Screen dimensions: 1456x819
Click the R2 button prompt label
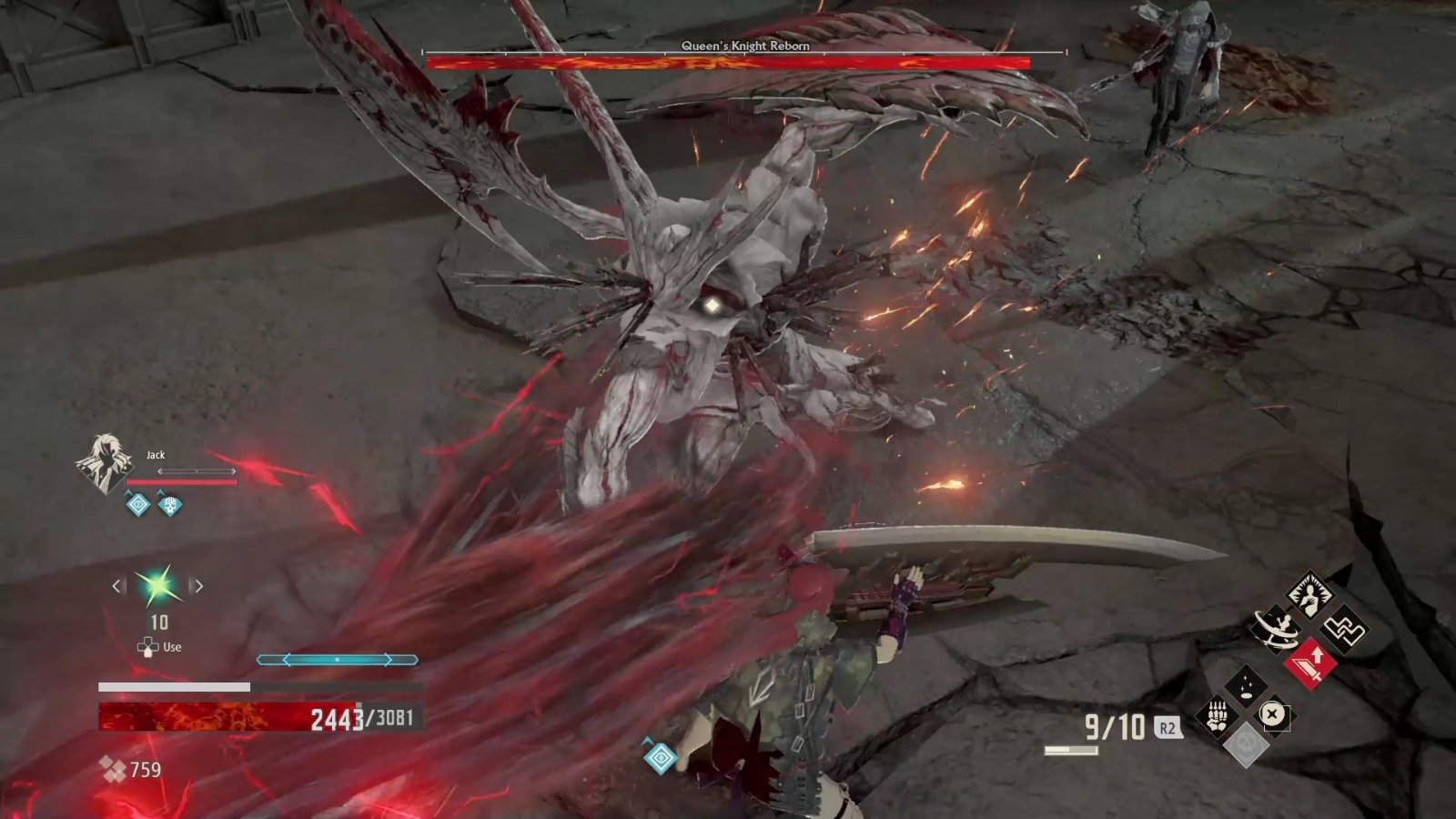(x=1168, y=727)
